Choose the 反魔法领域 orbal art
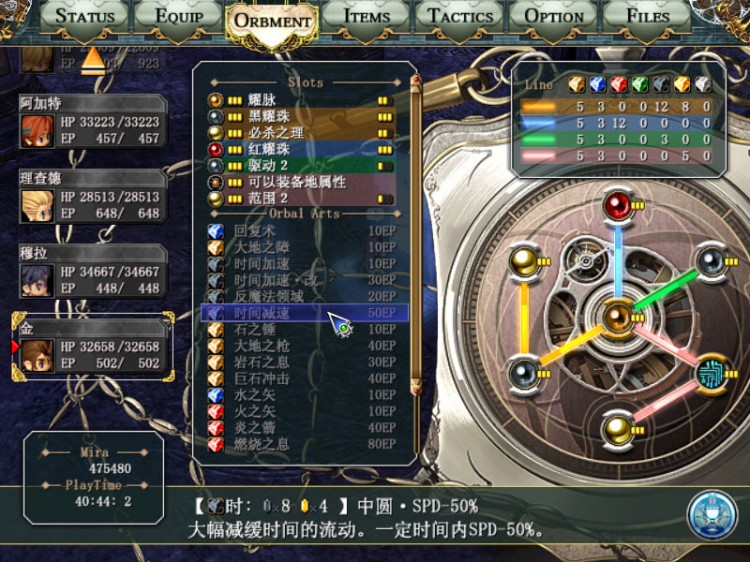Viewport: 750px width, 562px height. click(300, 297)
